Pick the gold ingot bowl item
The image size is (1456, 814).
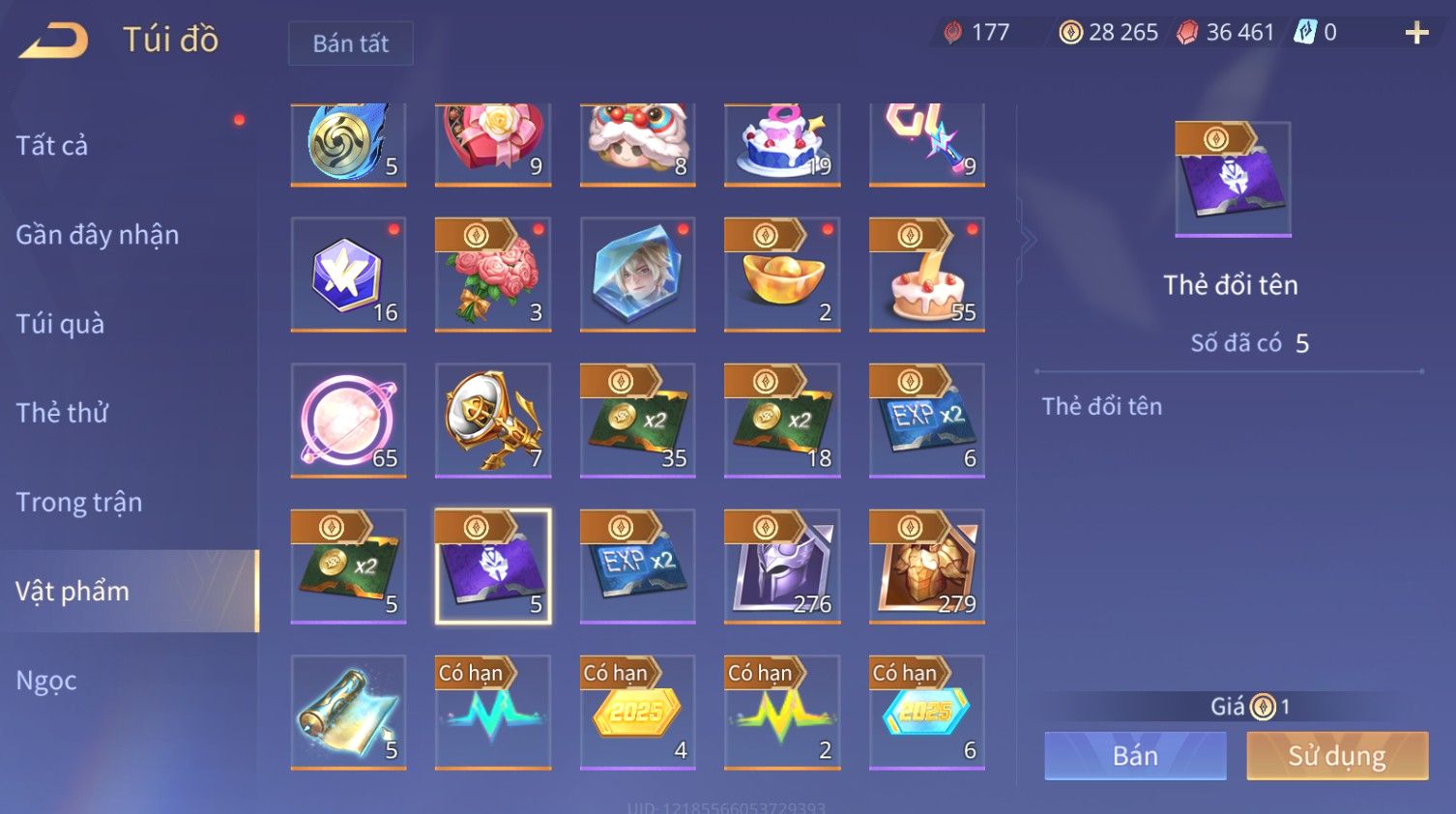tap(782, 275)
